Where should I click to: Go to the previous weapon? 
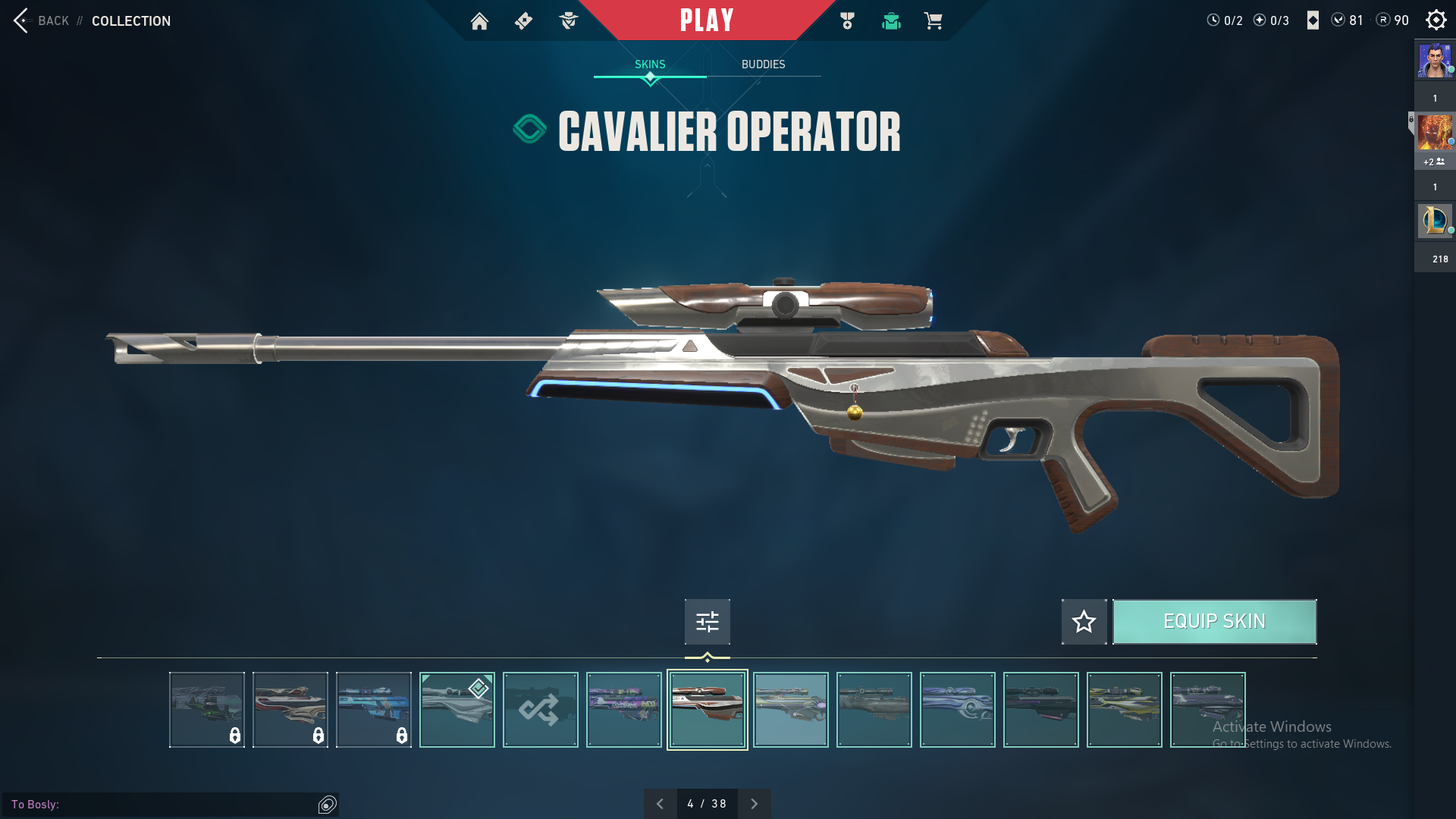(660, 804)
